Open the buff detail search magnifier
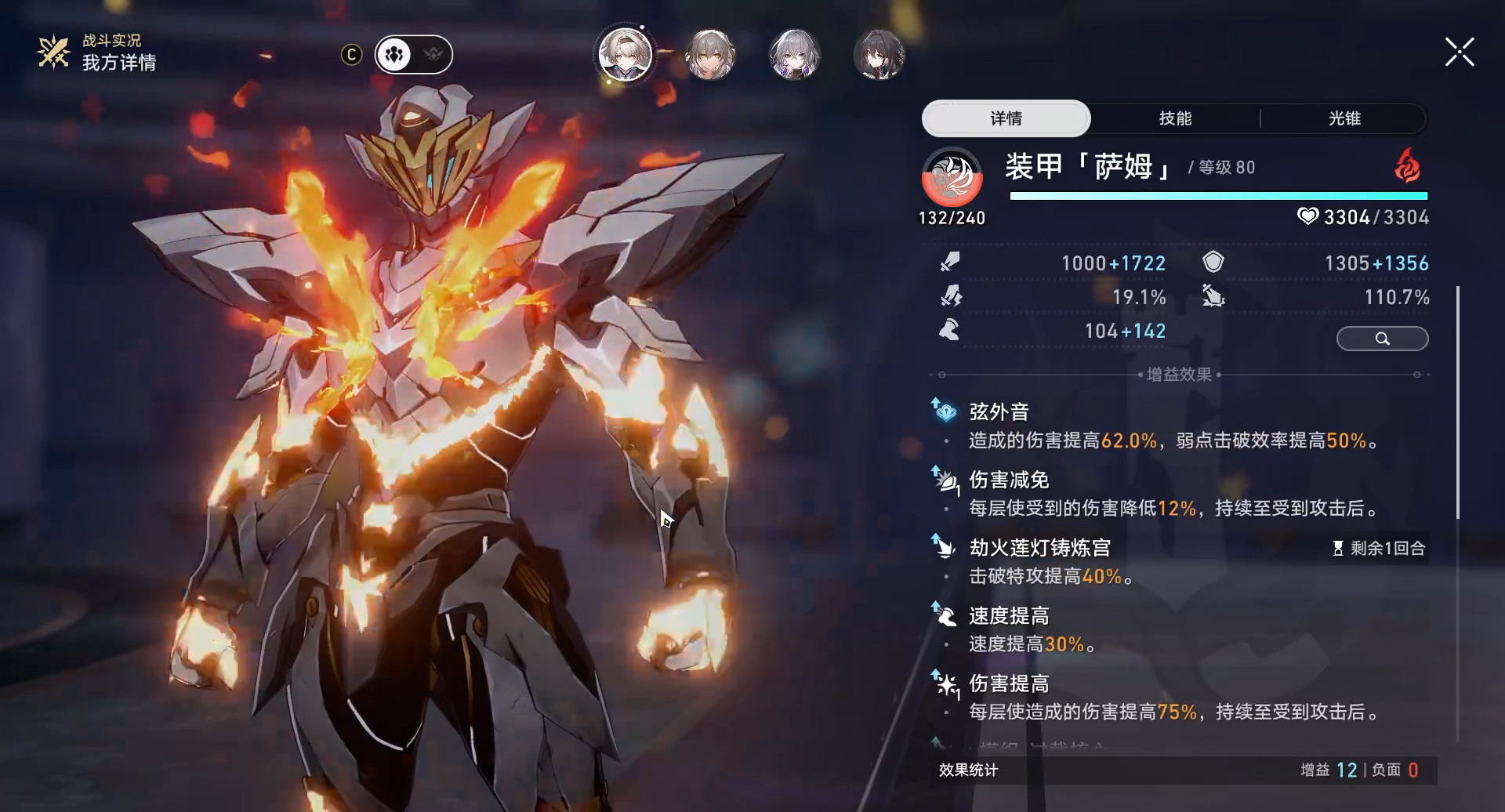The image size is (1505, 812). tap(1382, 338)
